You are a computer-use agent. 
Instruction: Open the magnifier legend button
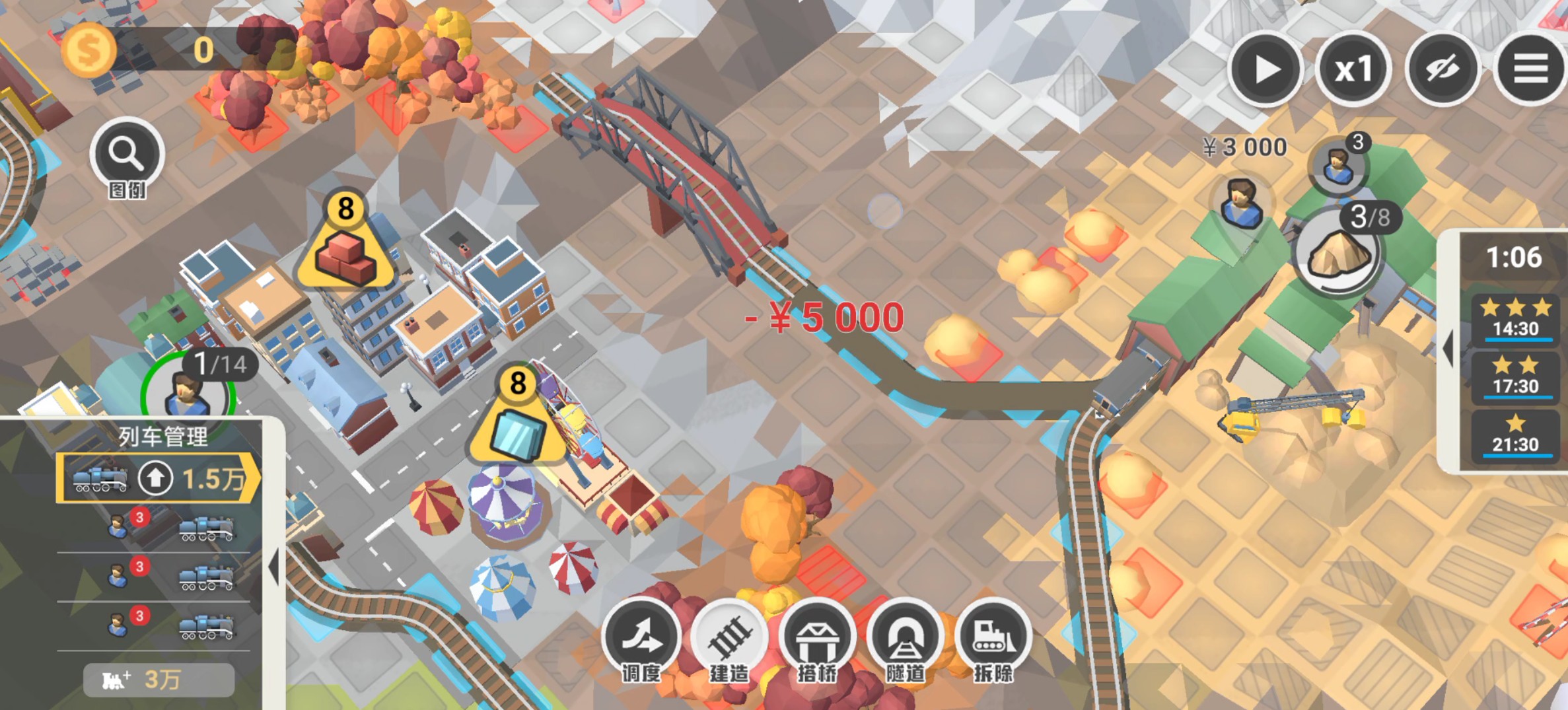[x=127, y=155]
